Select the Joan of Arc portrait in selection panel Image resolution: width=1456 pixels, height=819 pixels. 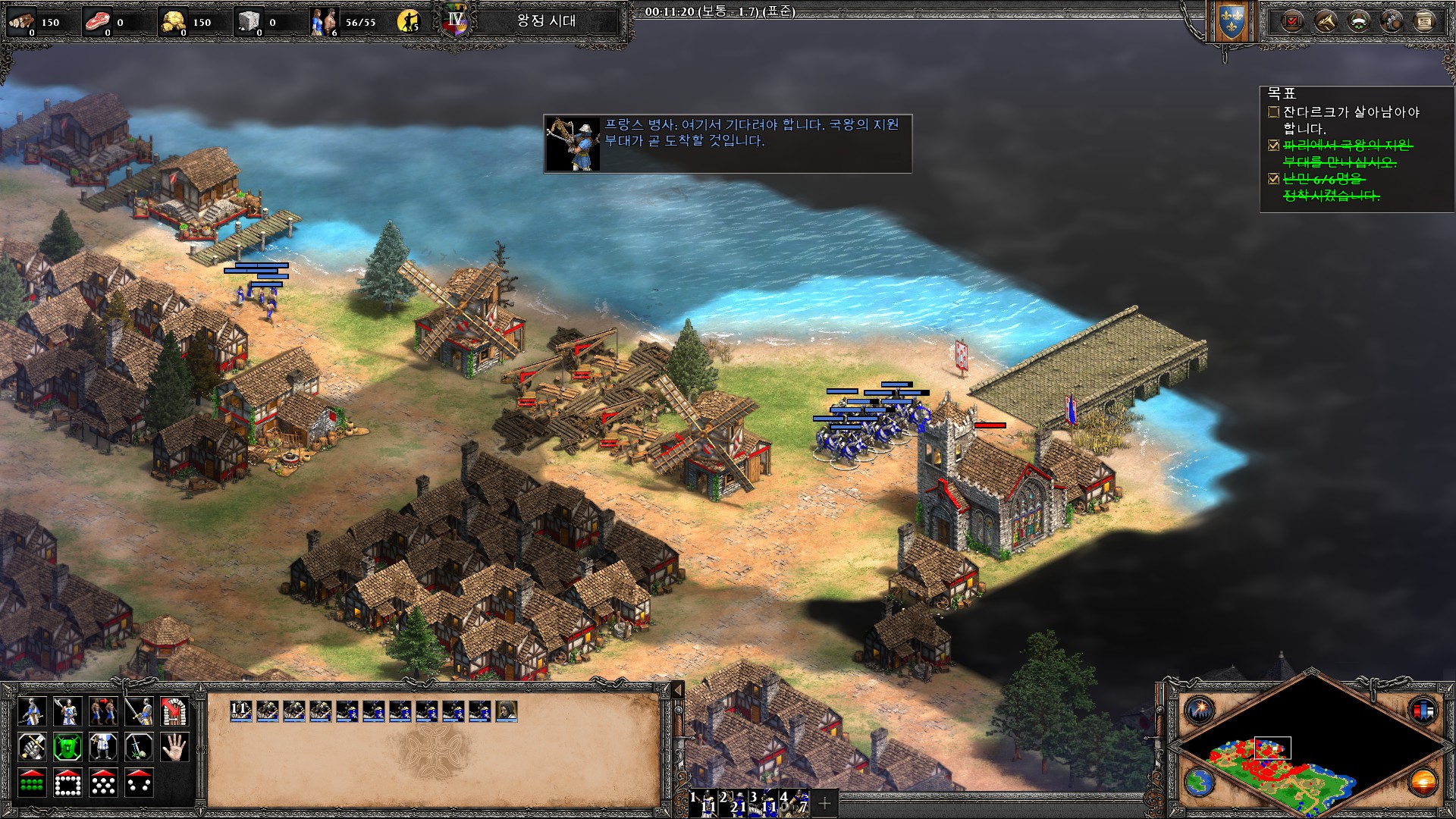(506, 711)
